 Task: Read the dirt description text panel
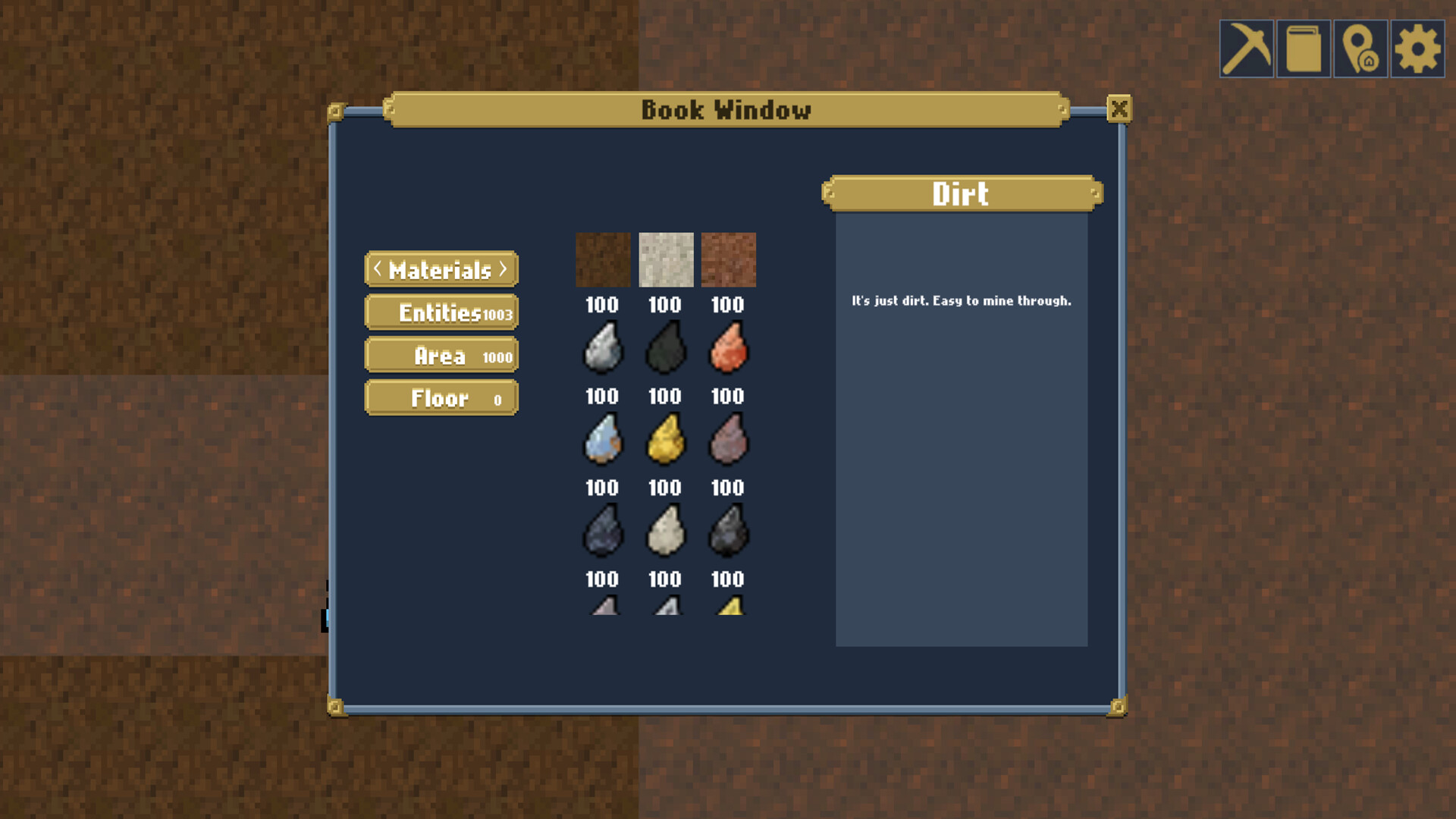tap(961, 301)
